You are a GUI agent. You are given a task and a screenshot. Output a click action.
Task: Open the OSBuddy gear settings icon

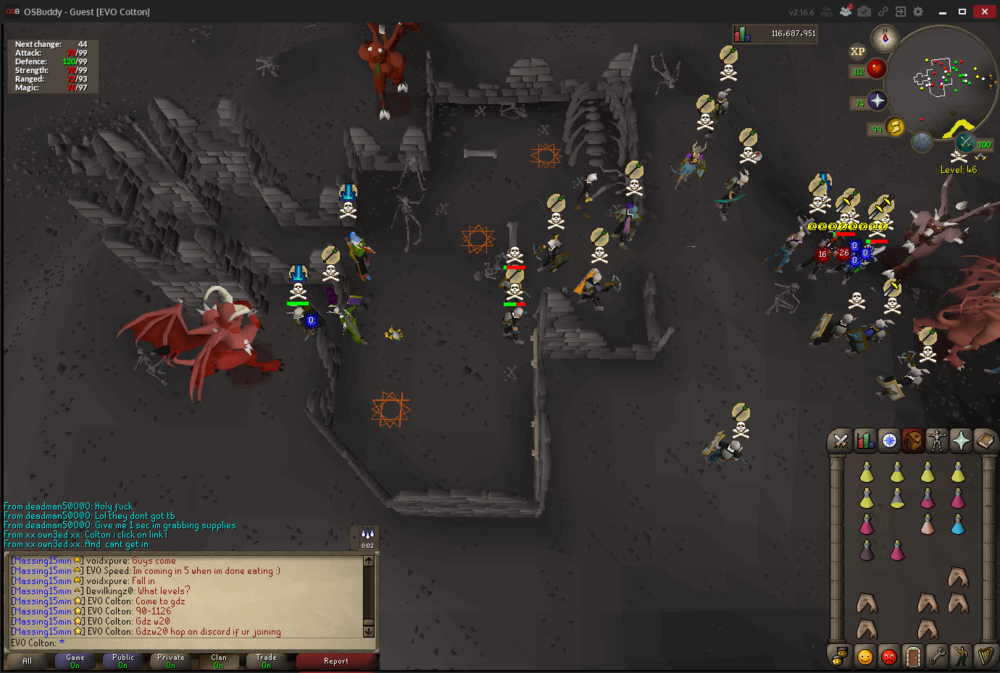coord(918,12)
